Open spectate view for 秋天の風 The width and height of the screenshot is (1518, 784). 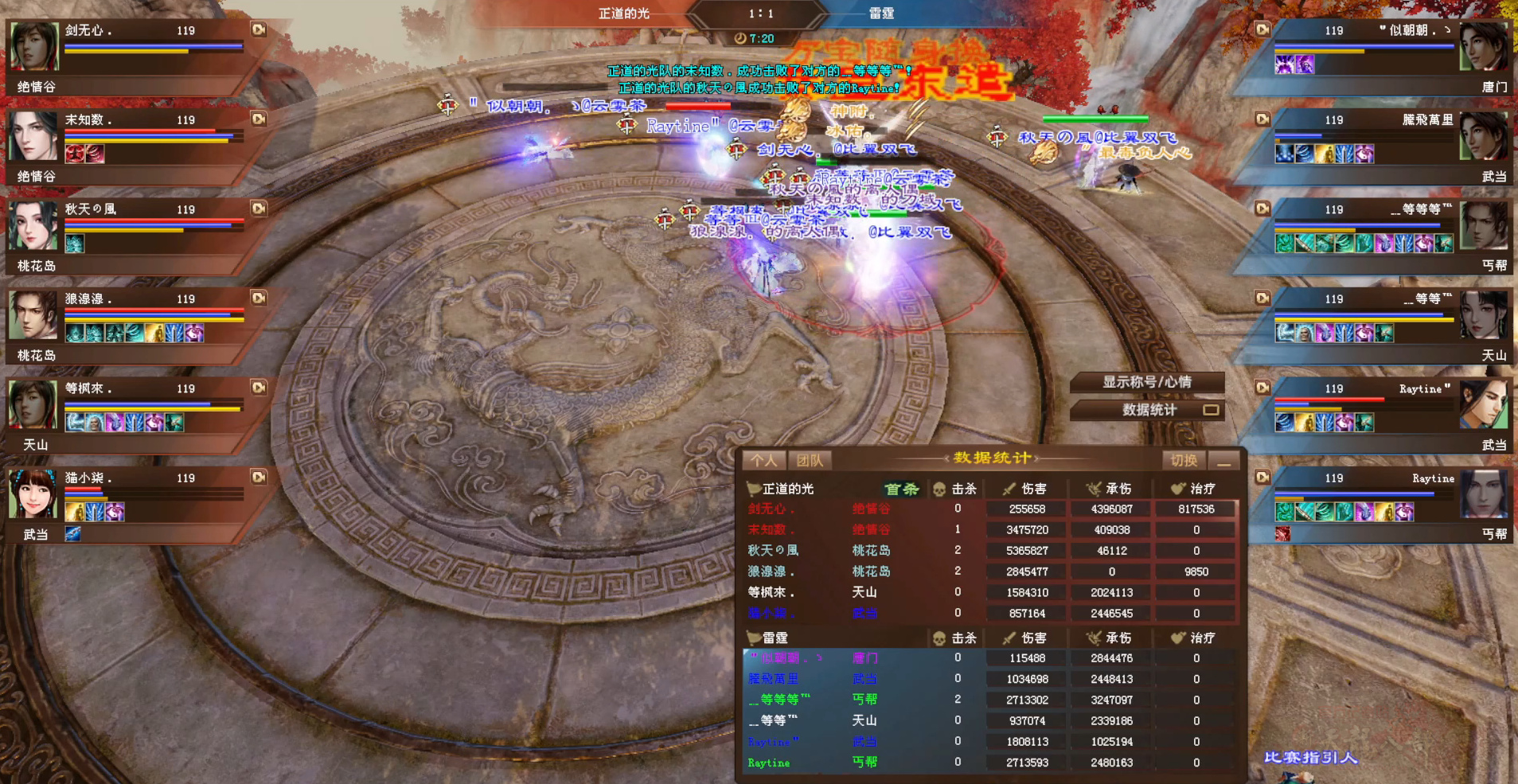258,209
